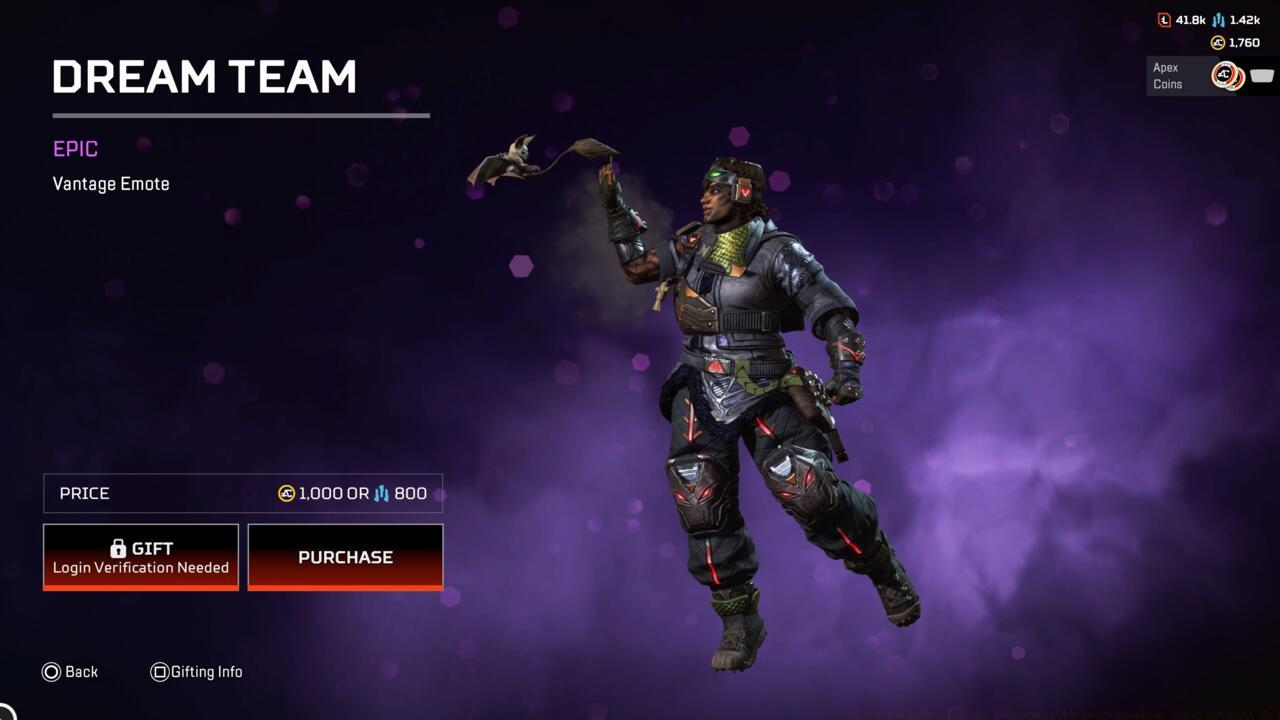1280x720 pixels.
Task: Click Back to exit the item page
Action: click(x=70, y=671)
